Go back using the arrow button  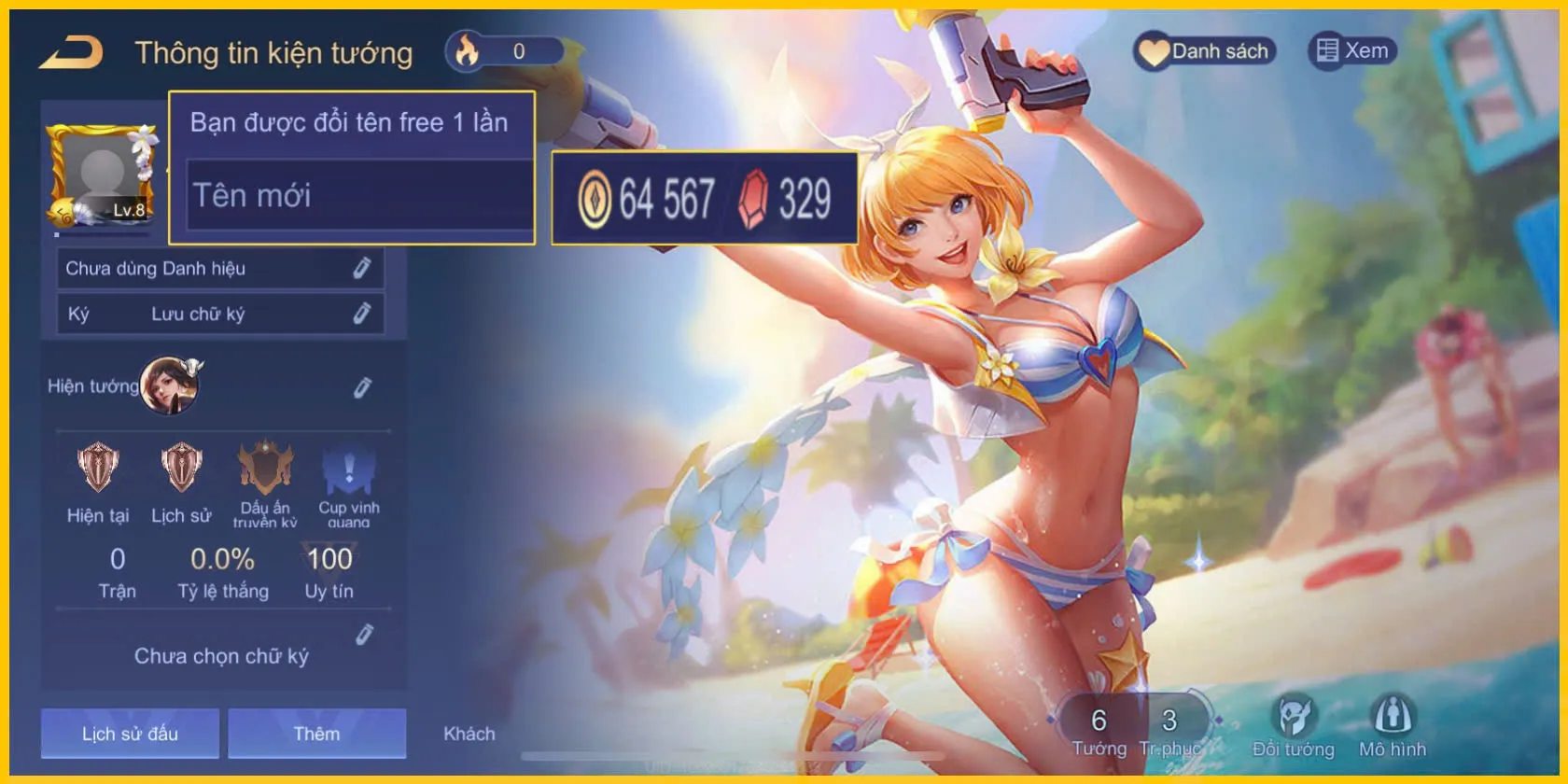[x=72, y=52]
